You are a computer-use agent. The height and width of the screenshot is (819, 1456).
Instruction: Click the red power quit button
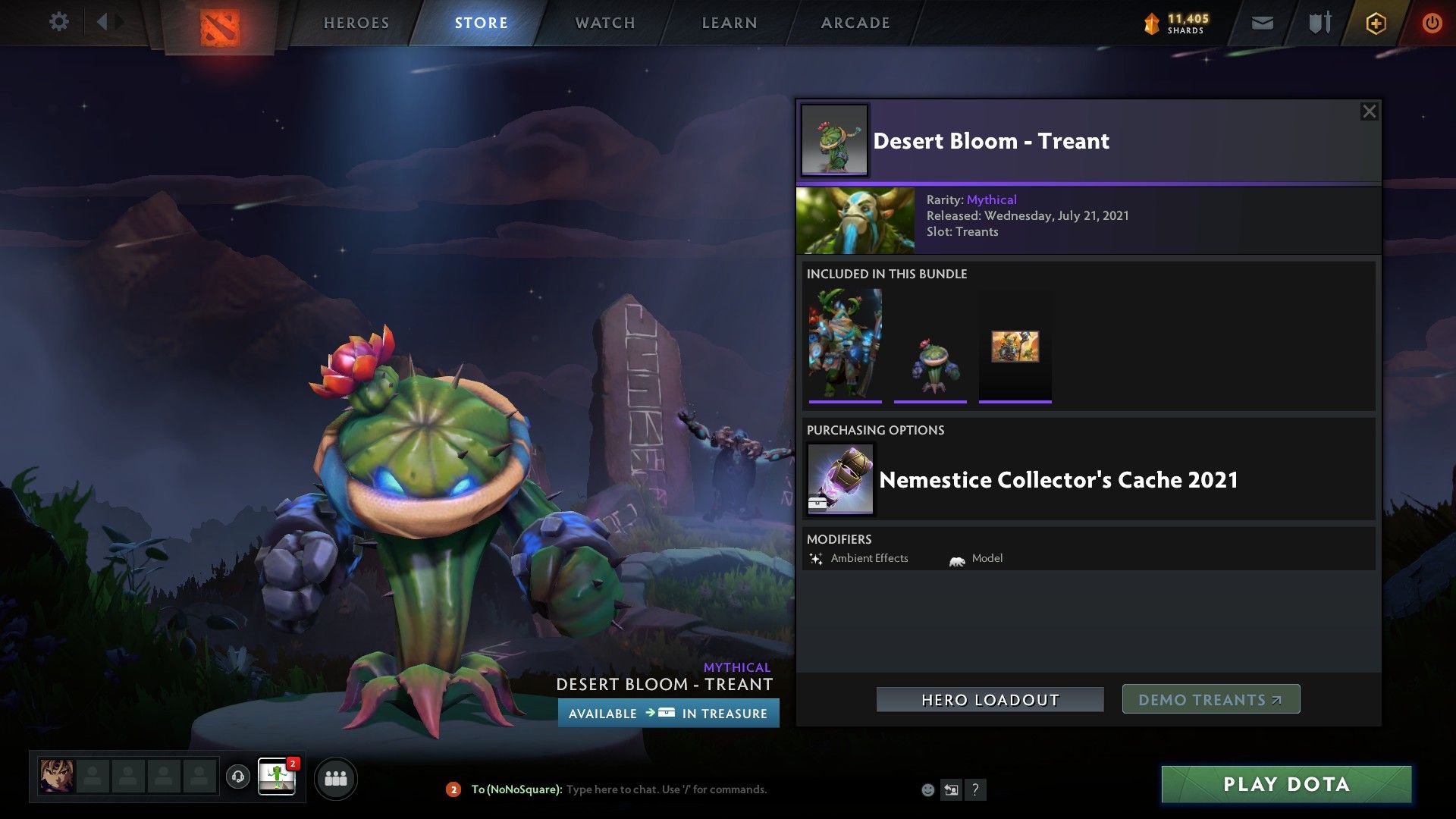coord(1432,24)
